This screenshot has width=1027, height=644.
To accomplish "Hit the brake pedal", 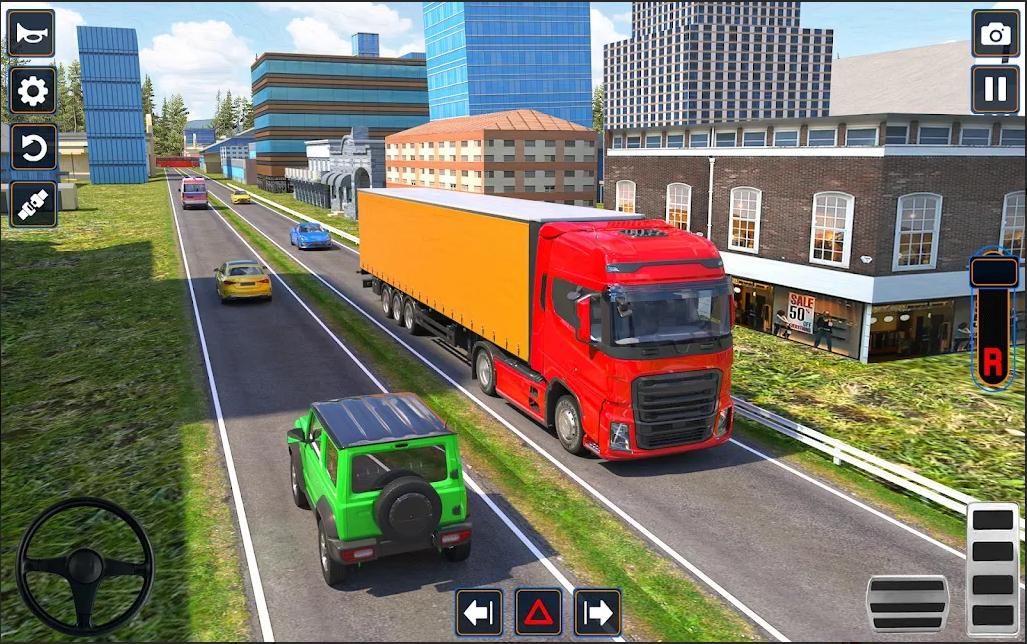I will [x=907, y=603].
